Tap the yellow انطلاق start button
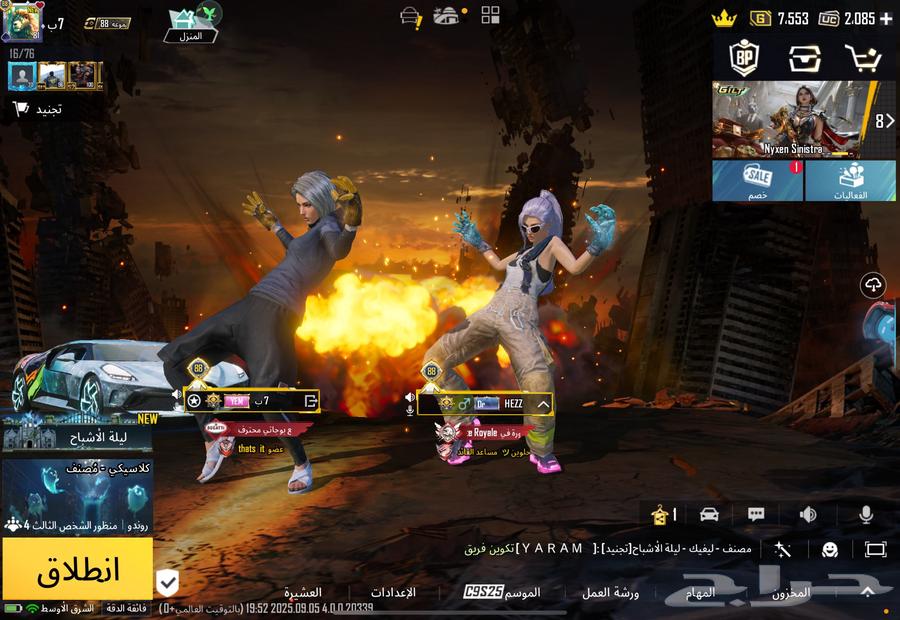 pyautogui.click(x=77, y=569)
